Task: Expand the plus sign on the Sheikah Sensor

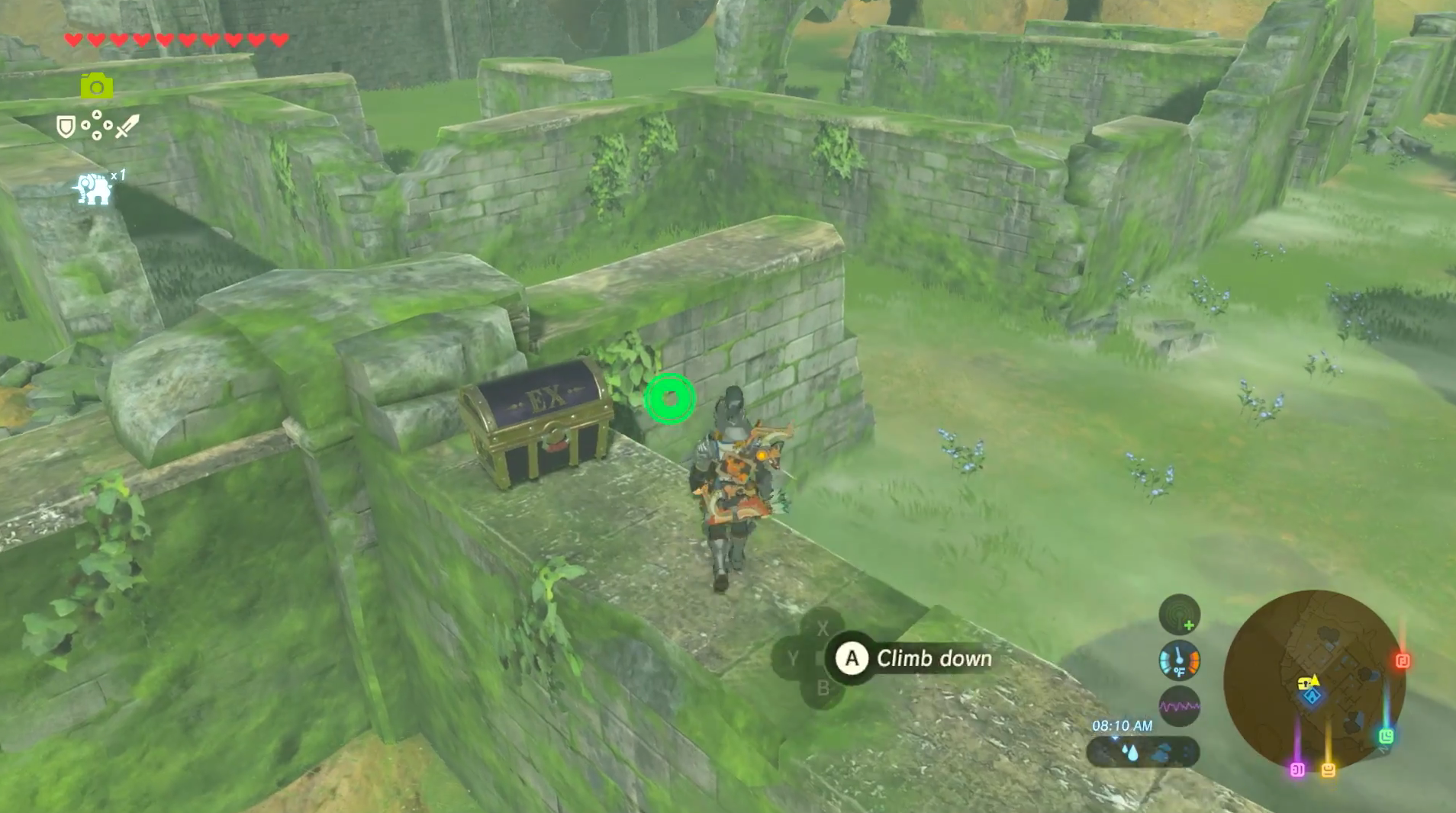Action: 1189,625
